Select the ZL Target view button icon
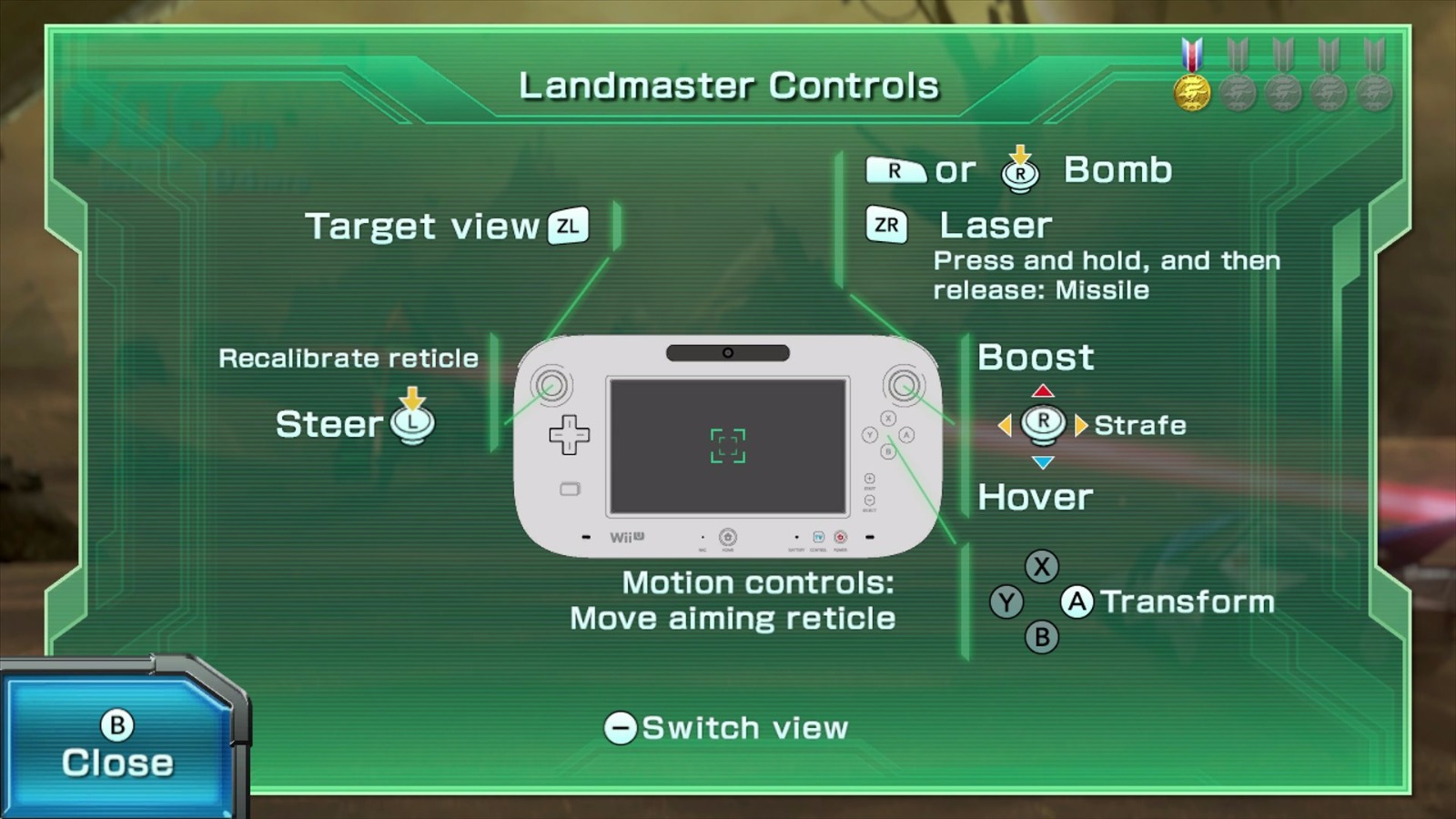The width and height of the screenshot is (1456, 819). [x=569, y=226]
